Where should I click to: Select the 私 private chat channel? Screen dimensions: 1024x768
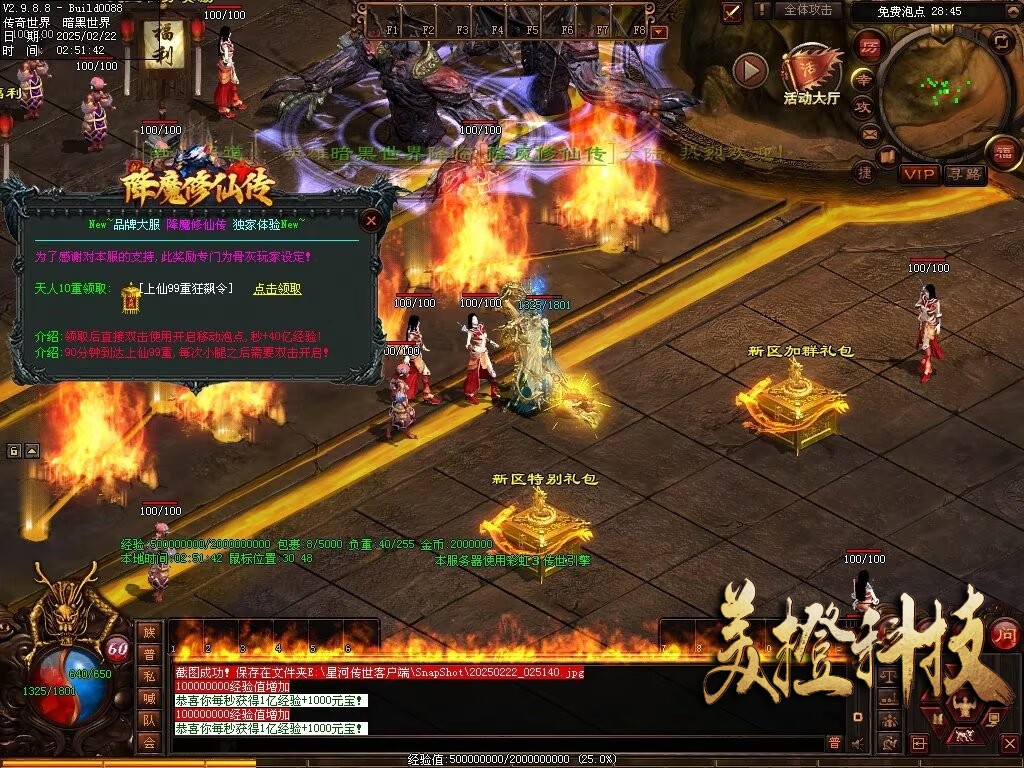(x=148, y=675)
